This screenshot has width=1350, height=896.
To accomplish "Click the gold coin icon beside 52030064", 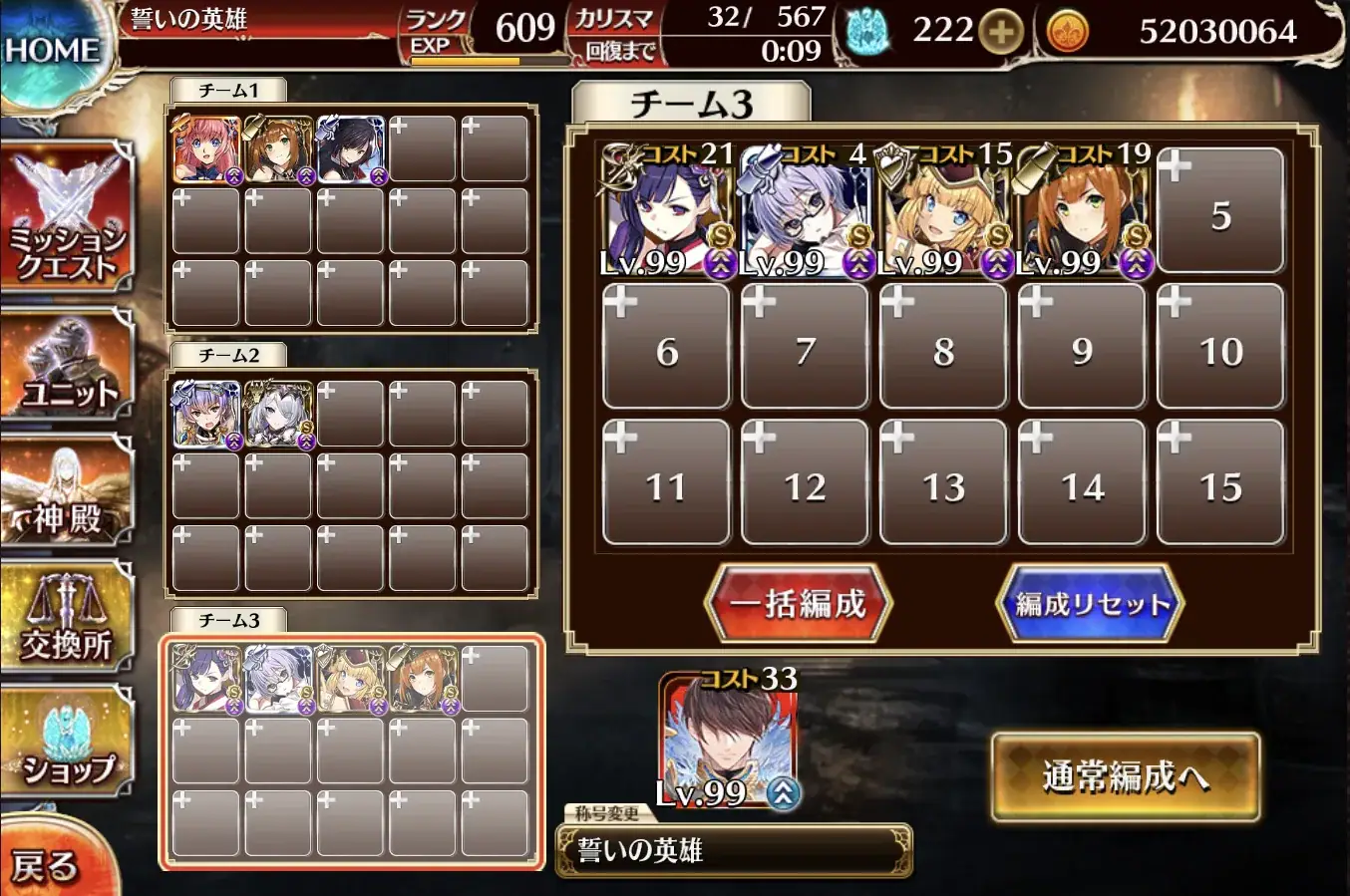I will click(x=1068, y=30).
